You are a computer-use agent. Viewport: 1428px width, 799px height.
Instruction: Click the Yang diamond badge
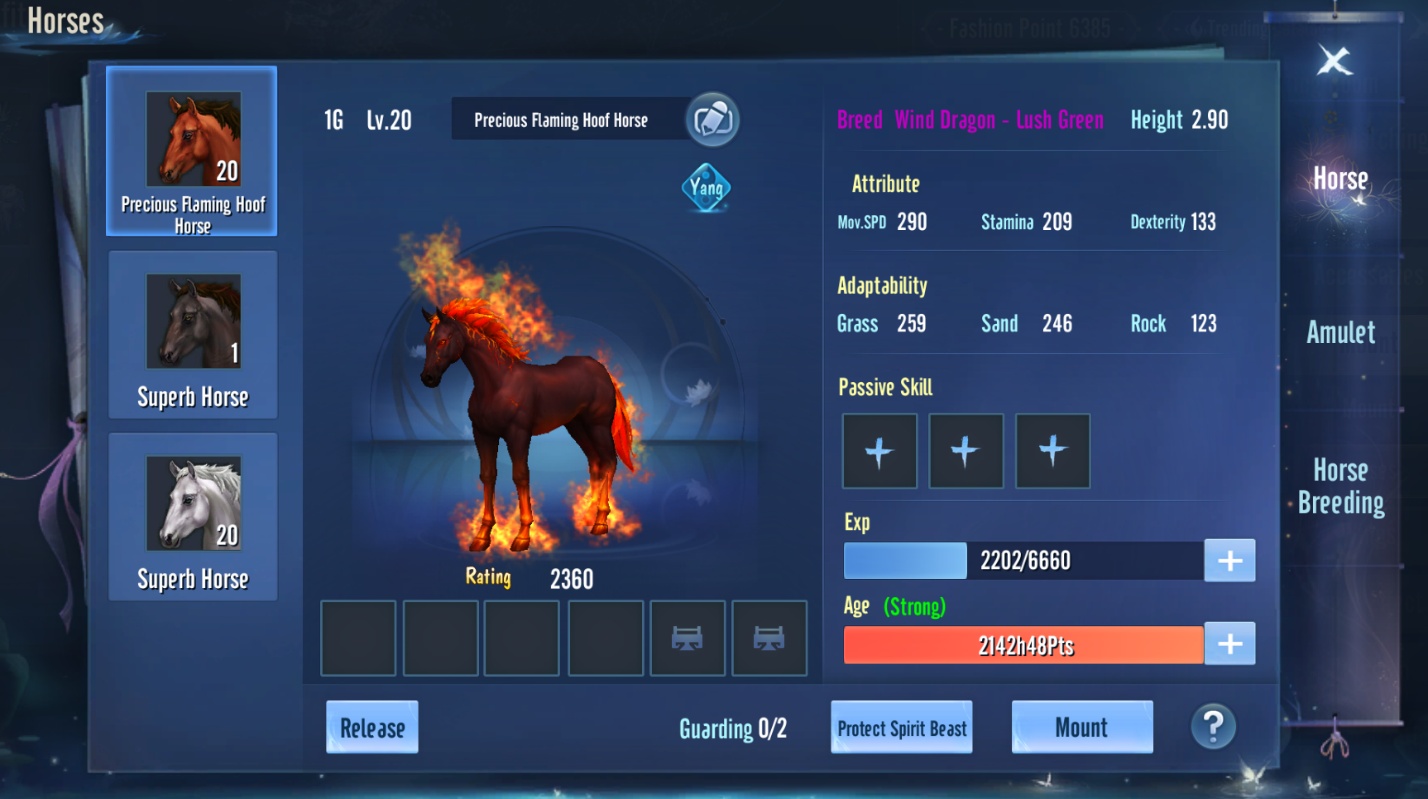pyautogui.click(x=706, y=188)
